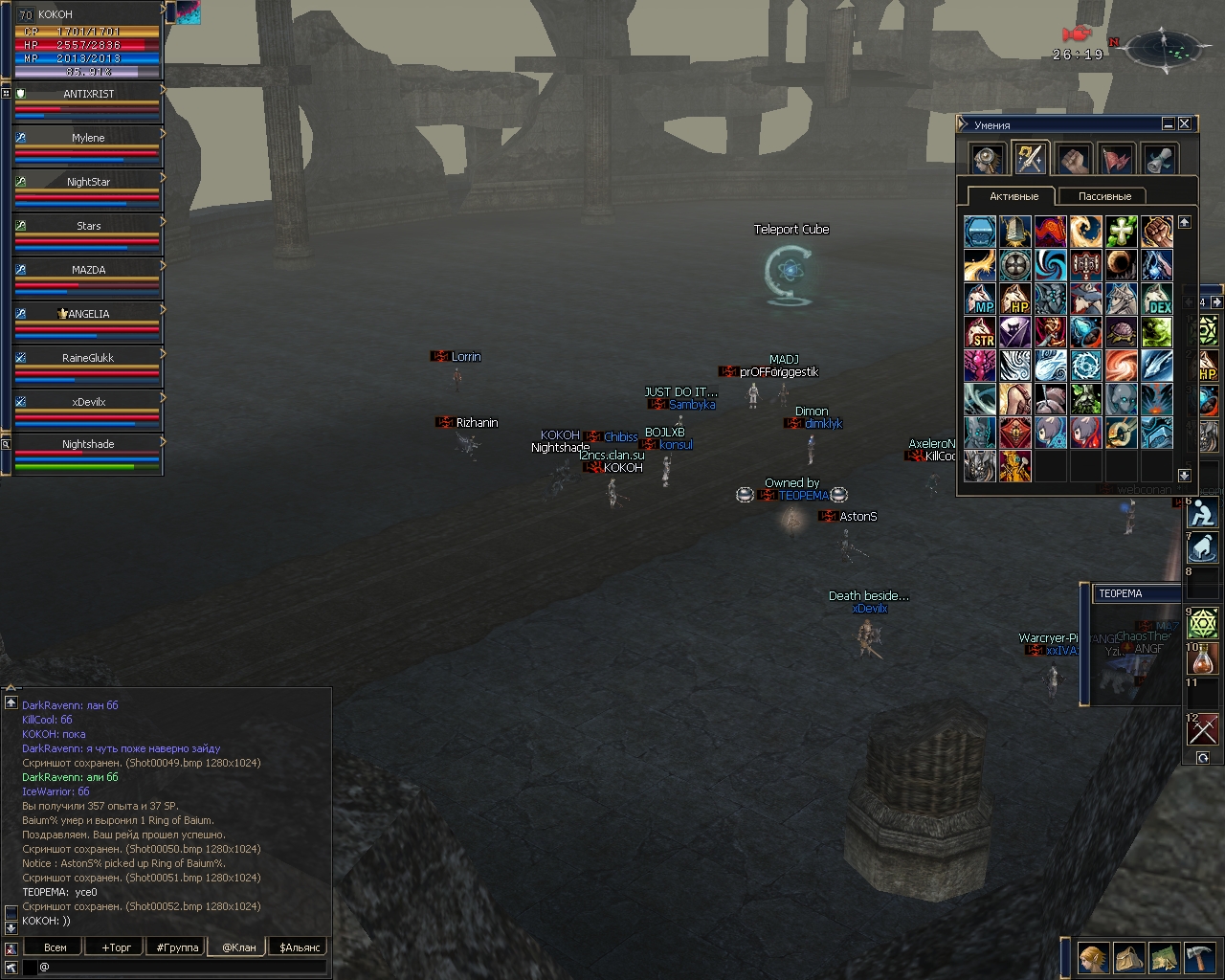Switch chat to the $Альянс tab
Screen dimensions: 1225x980
point(300,947)
